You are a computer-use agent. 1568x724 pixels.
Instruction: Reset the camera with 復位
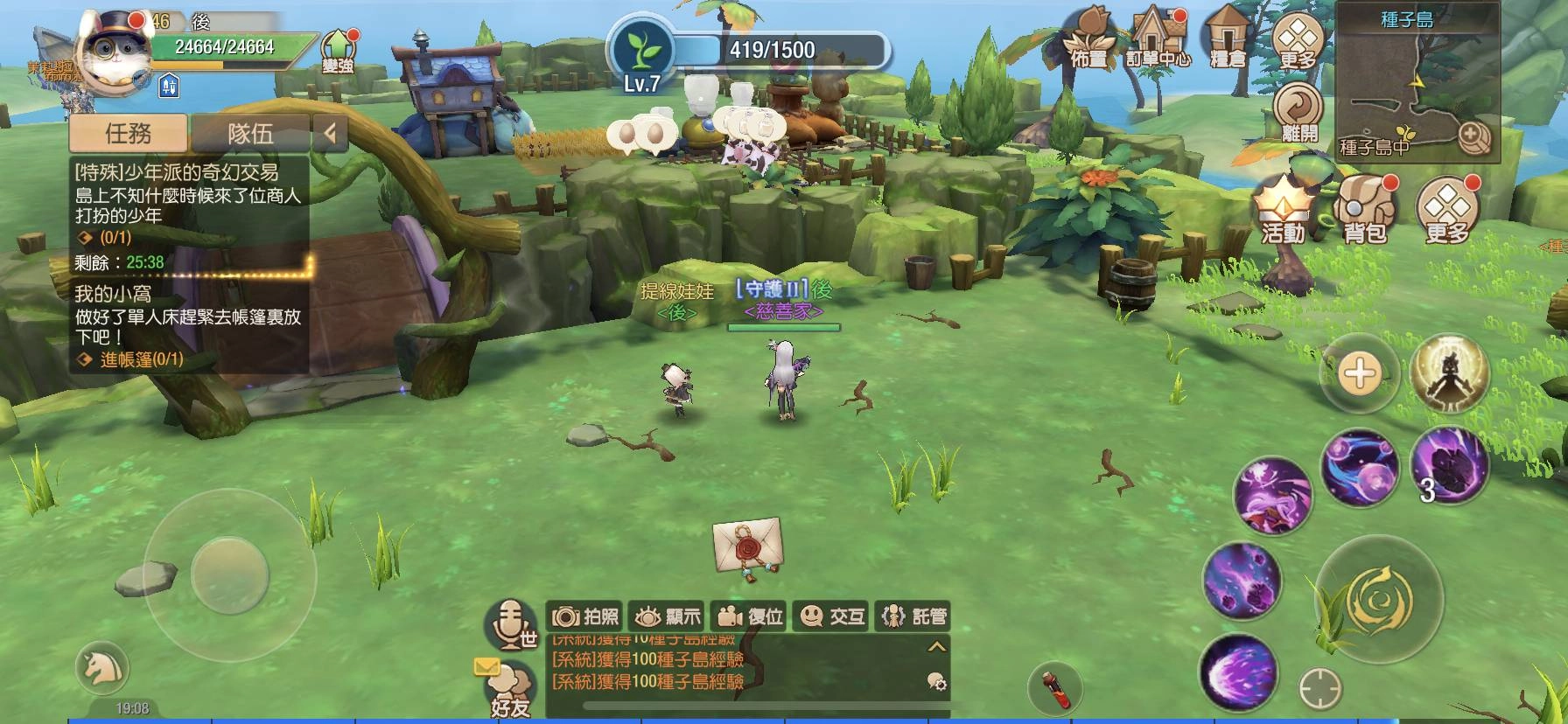pos(748,616)
